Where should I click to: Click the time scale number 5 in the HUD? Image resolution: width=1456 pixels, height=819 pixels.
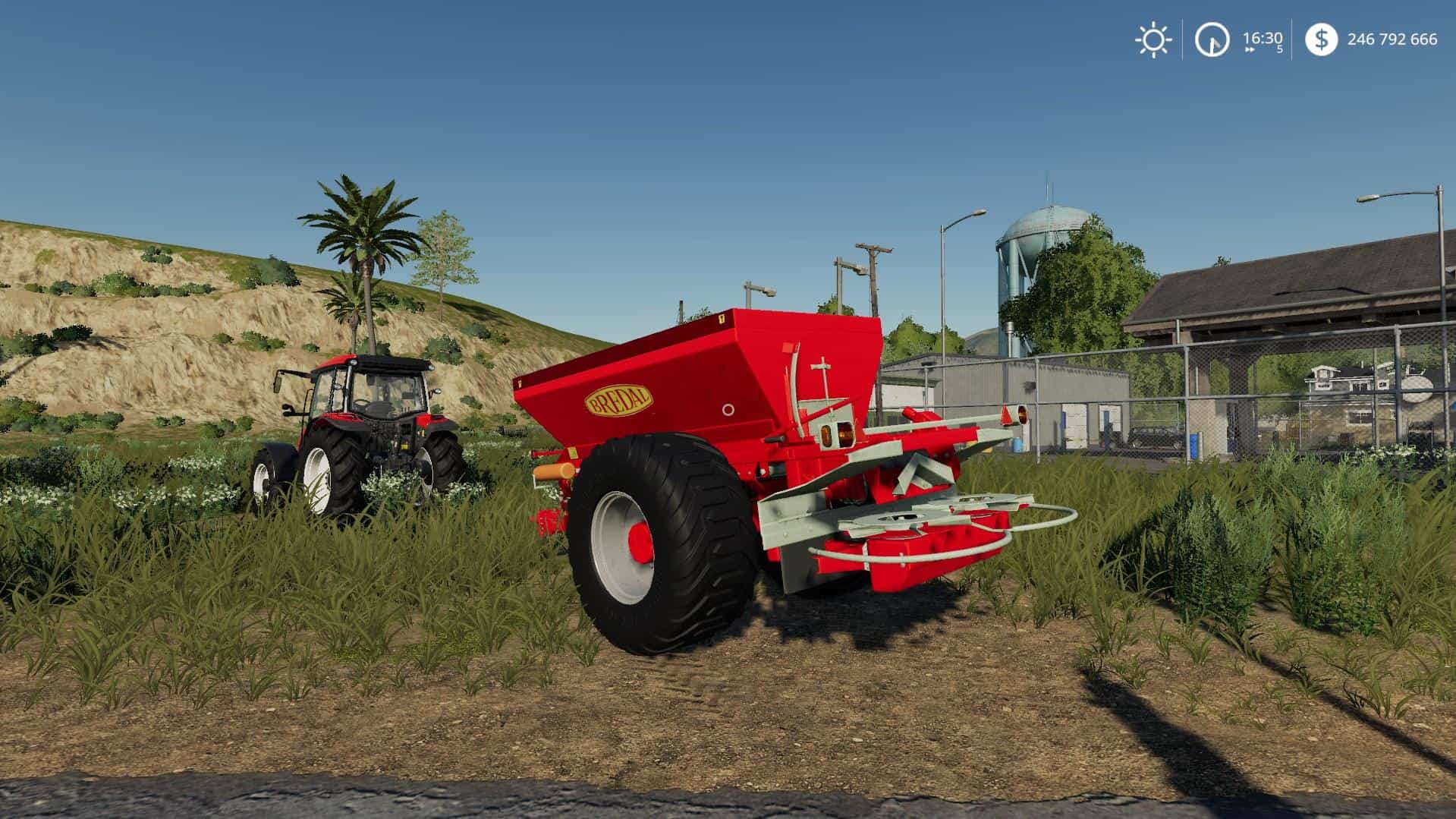point(1279,48)
